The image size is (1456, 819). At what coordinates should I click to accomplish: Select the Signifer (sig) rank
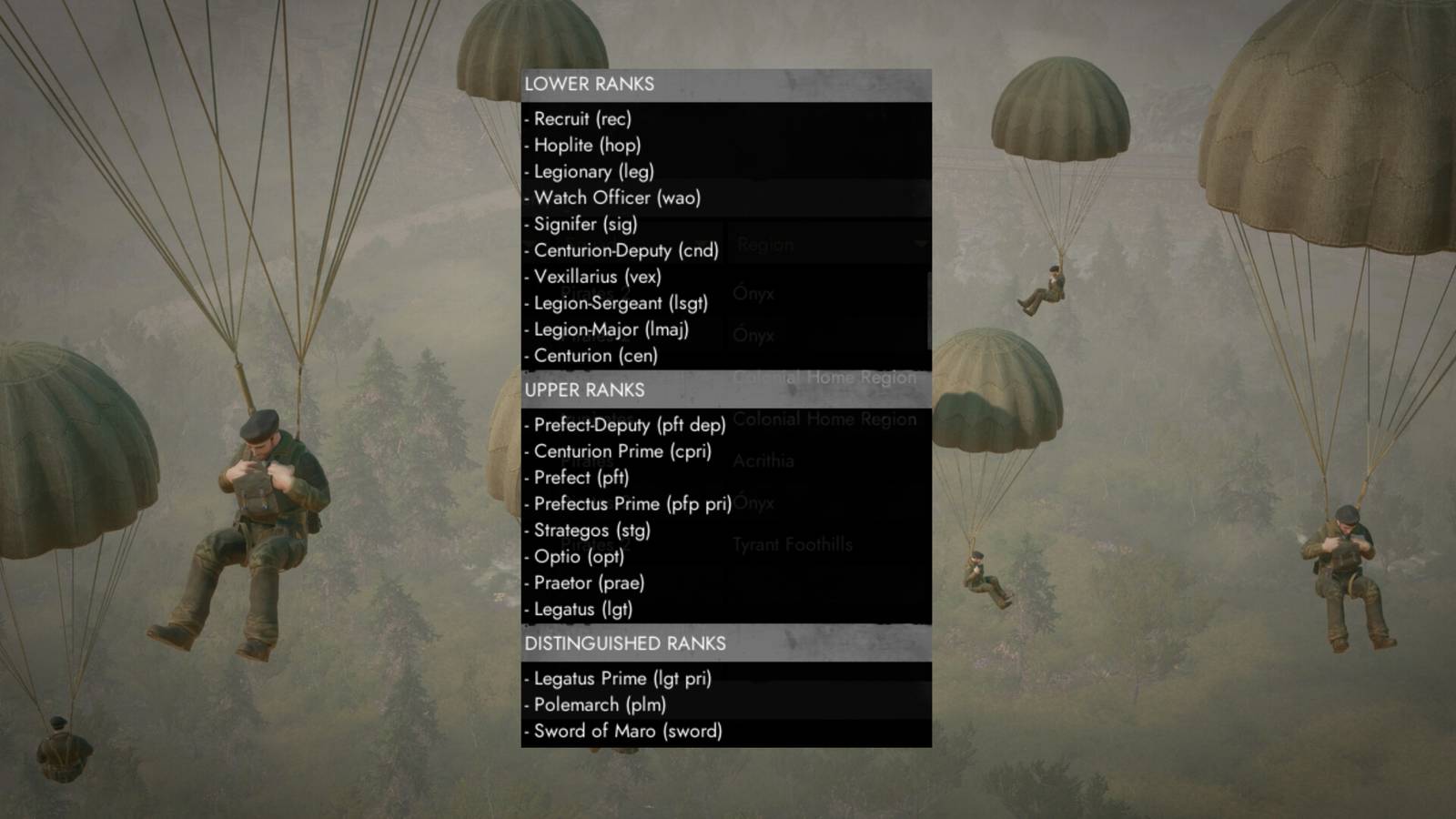pyautogui.click(x=582, y=224)
